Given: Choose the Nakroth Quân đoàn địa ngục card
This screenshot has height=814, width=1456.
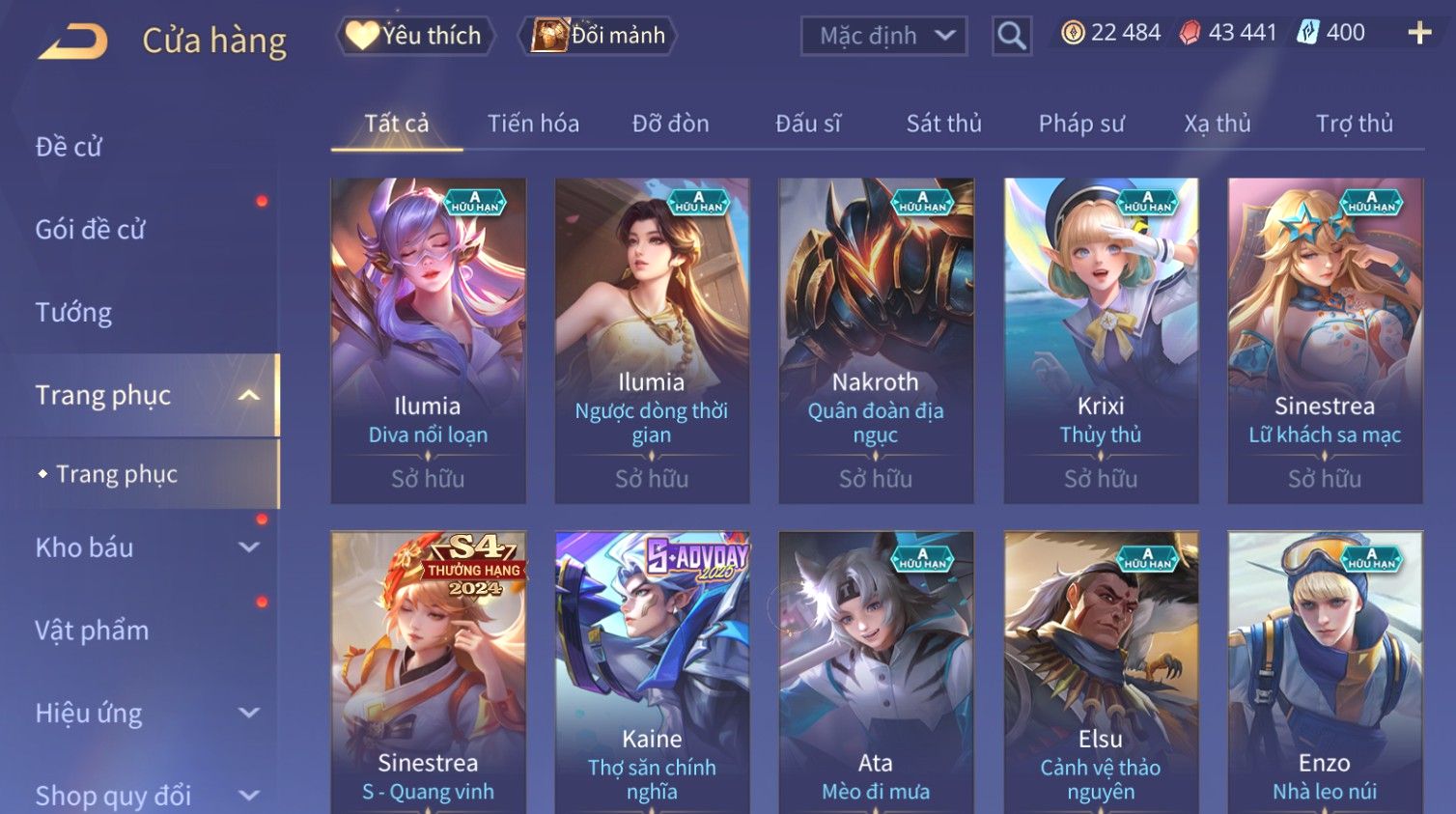Looking at the screenshot, I should click(x=876, y=340).
